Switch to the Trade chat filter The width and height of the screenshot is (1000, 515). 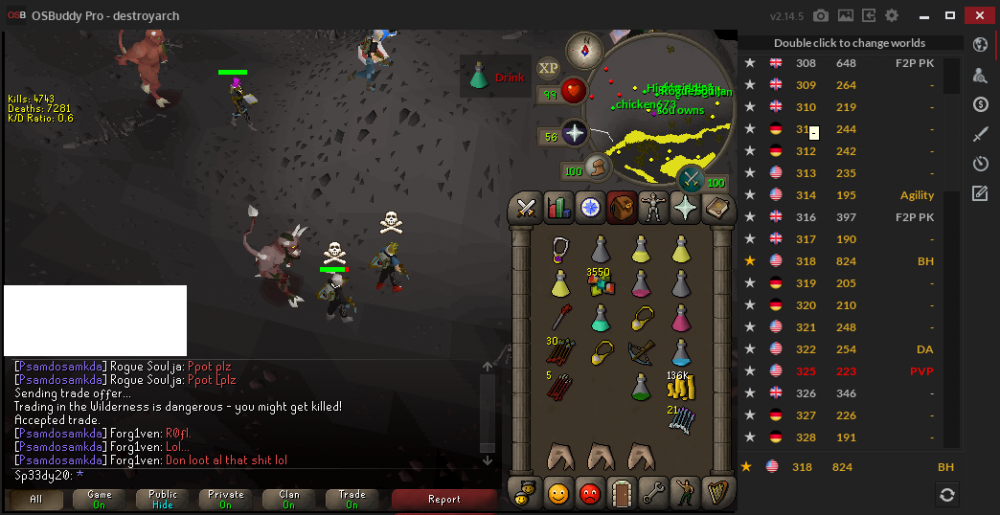352,499
